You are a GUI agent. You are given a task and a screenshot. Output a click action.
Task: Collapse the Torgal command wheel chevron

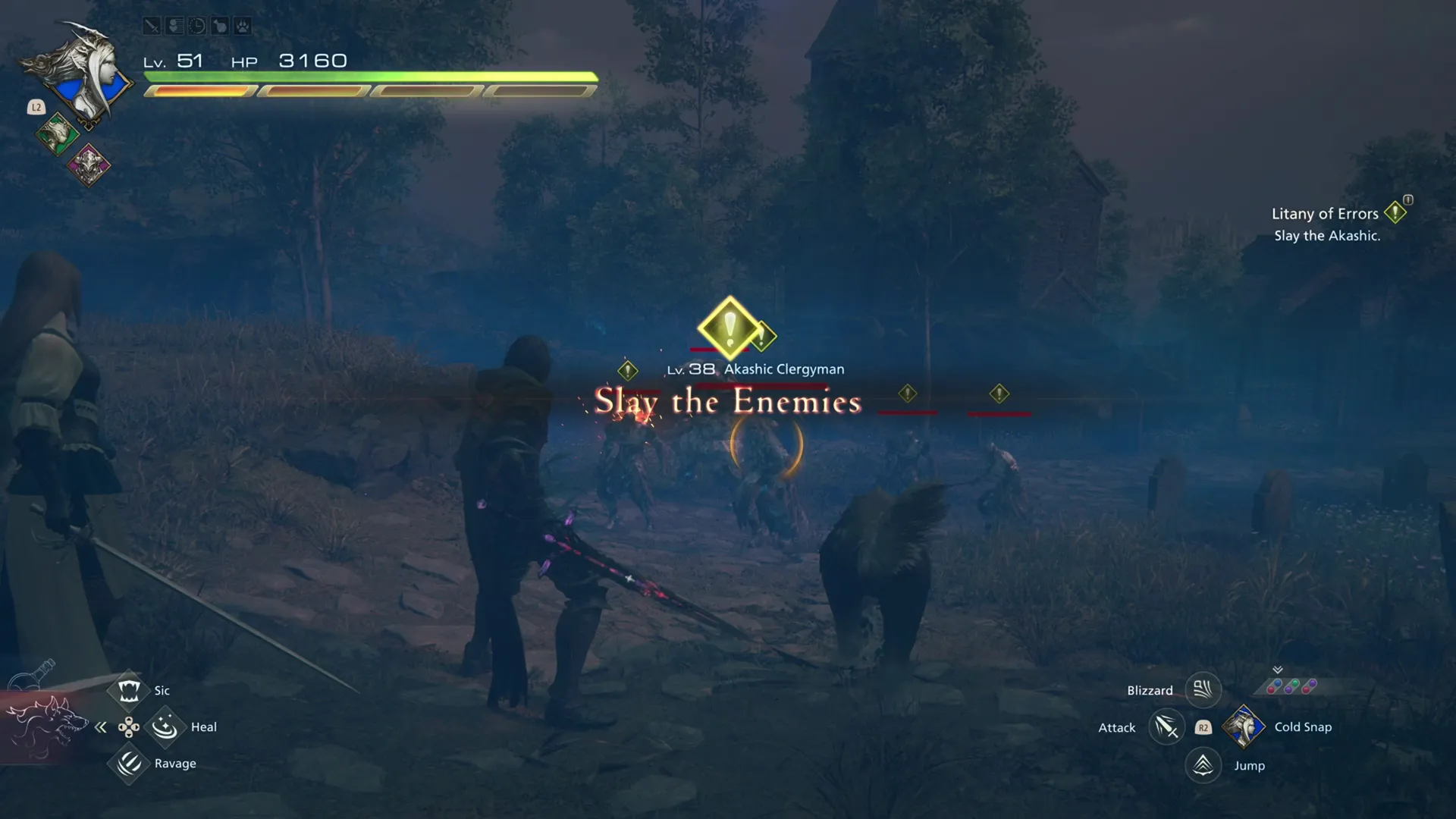(101, 726)
